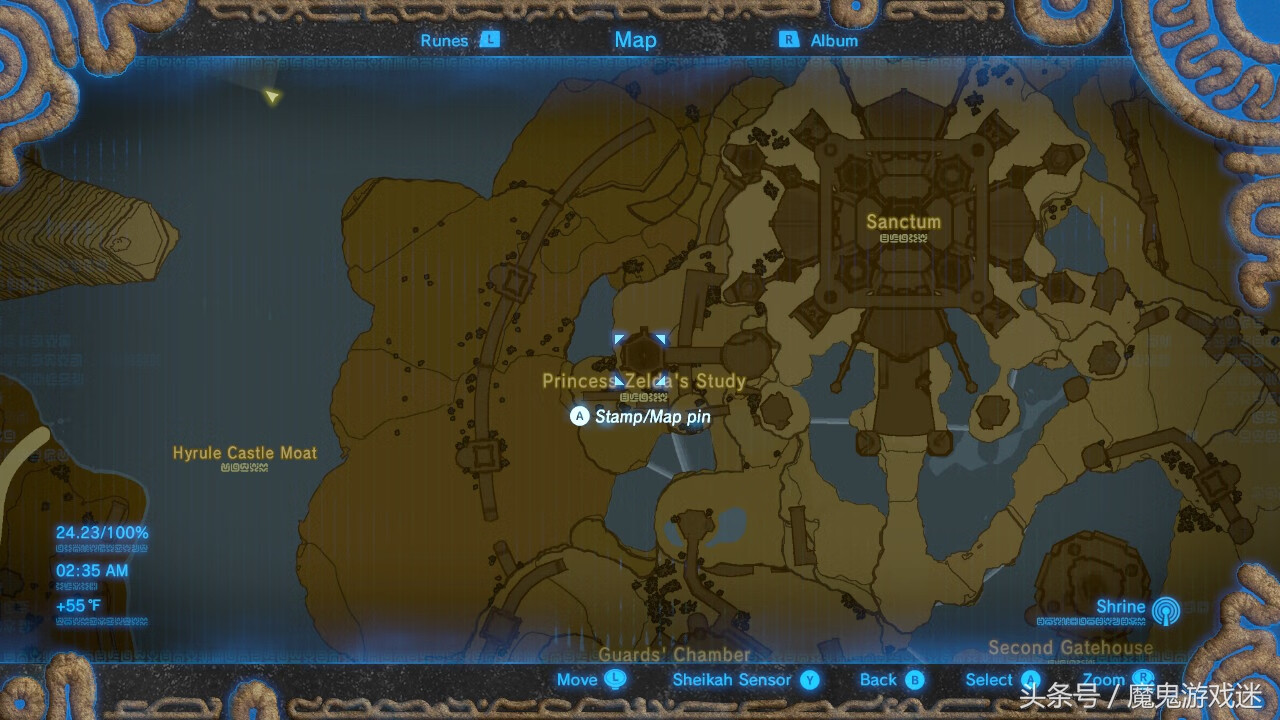Select the Sanctum location on the map
Image resolution: width=1280 pixels, height=720 pixels.
[x=903, y=222]
